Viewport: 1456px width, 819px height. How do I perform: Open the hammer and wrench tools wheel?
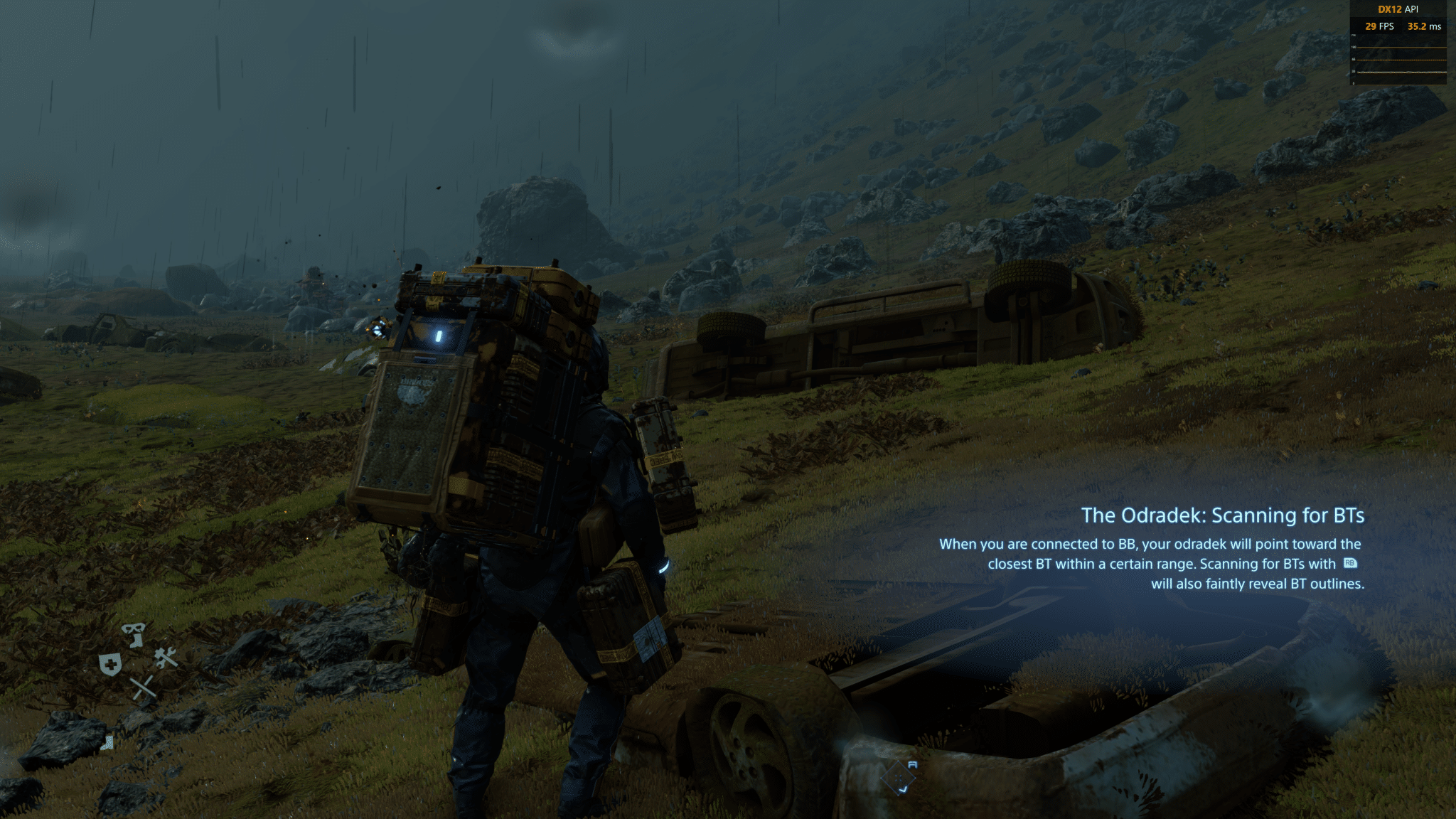[x=166, y=658]
